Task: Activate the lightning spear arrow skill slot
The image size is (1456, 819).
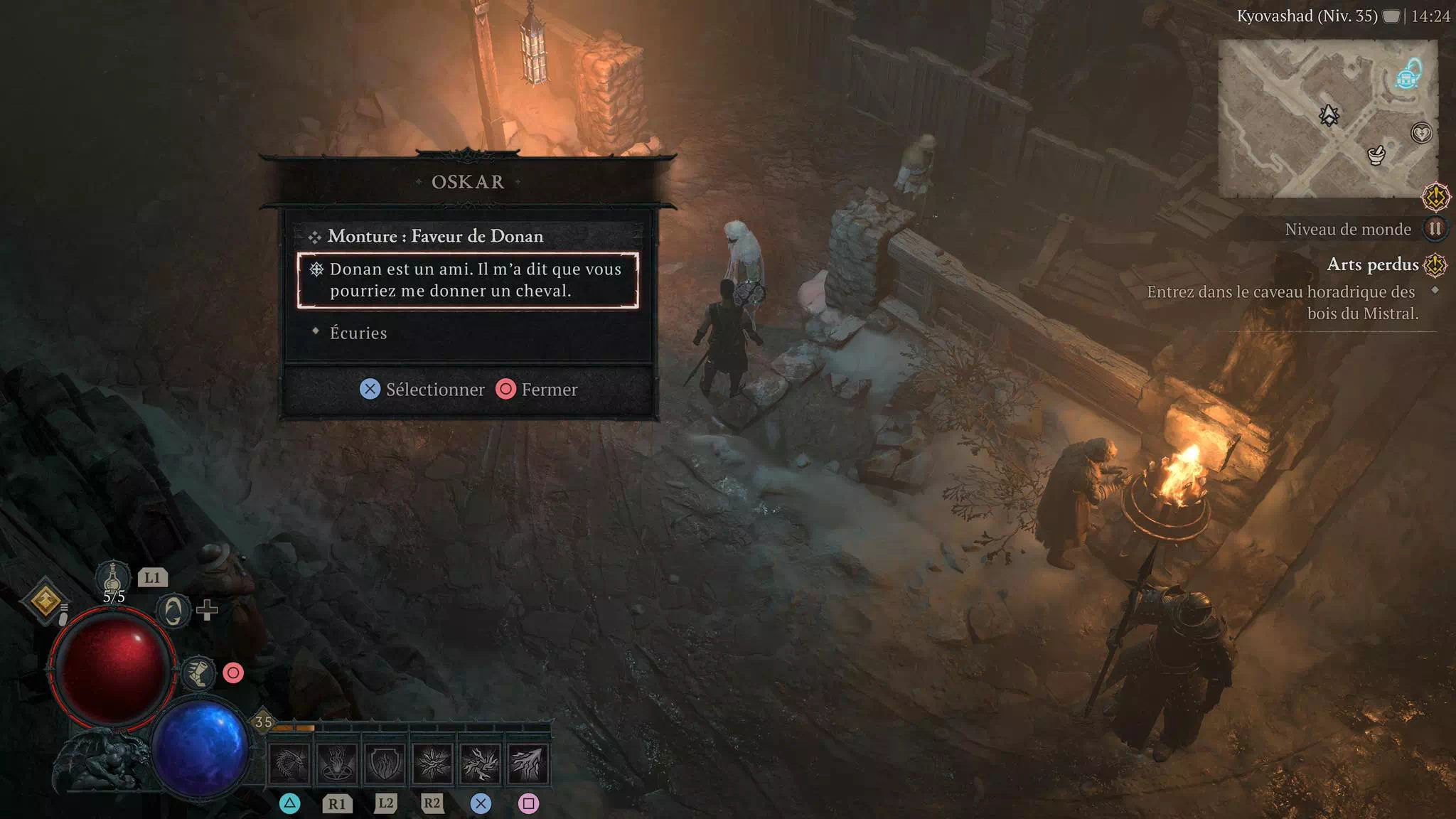Action: pyautogui.click(x=528, y=764)
